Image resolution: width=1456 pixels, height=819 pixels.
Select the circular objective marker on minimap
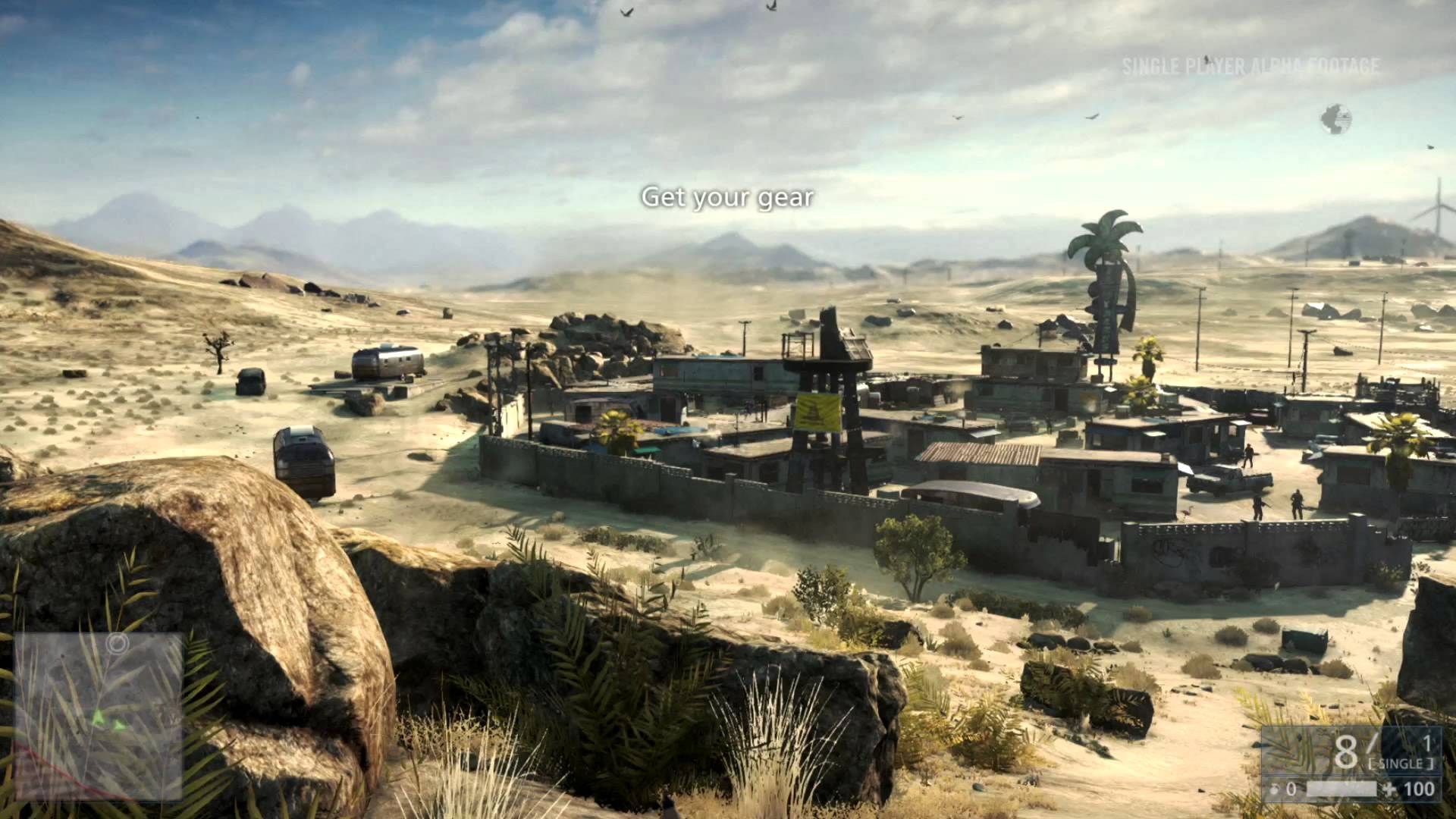pyautogui.click(x=116, y=645)
